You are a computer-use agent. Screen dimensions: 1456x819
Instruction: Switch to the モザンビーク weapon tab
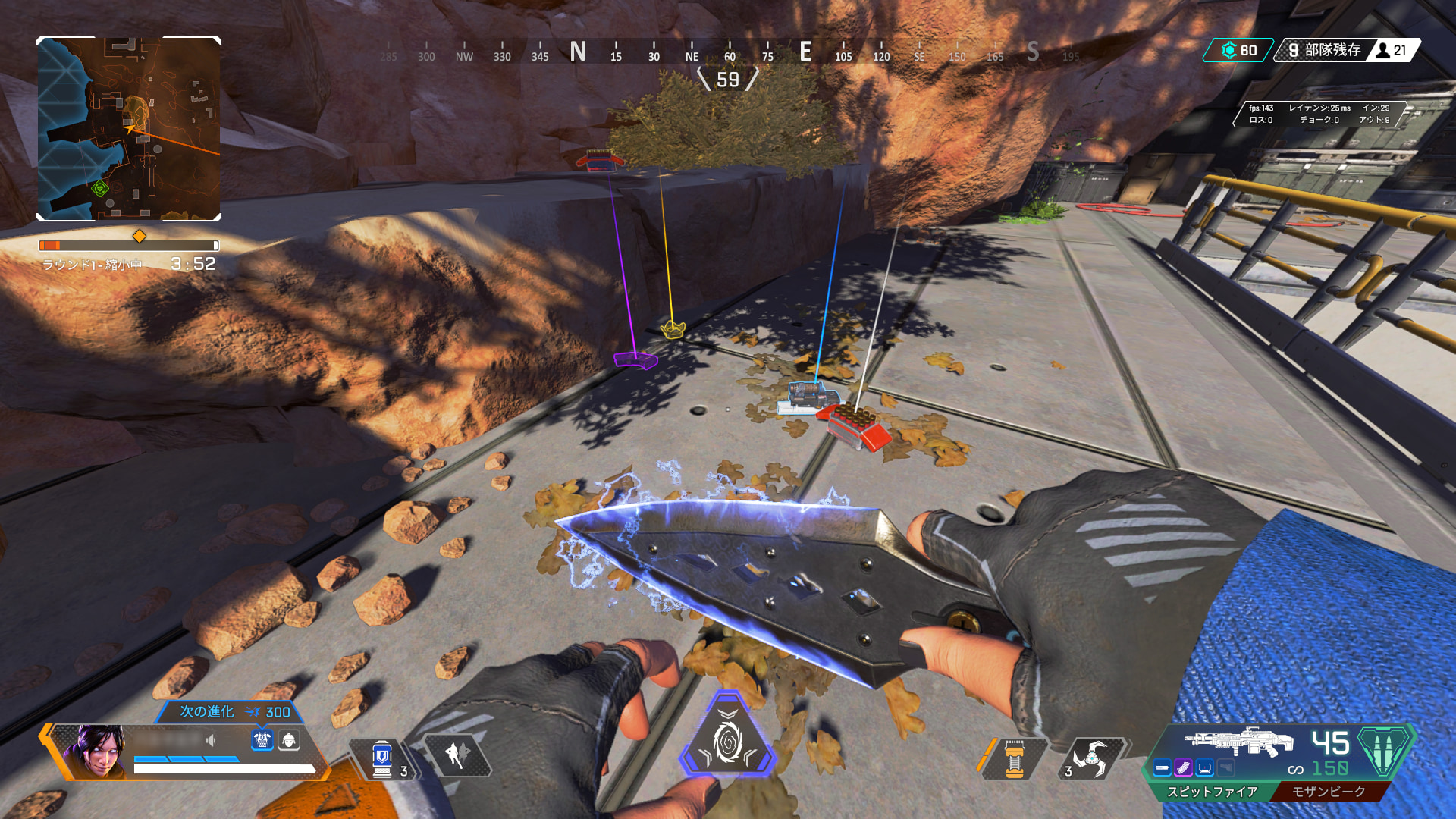tap(1329, 792)
